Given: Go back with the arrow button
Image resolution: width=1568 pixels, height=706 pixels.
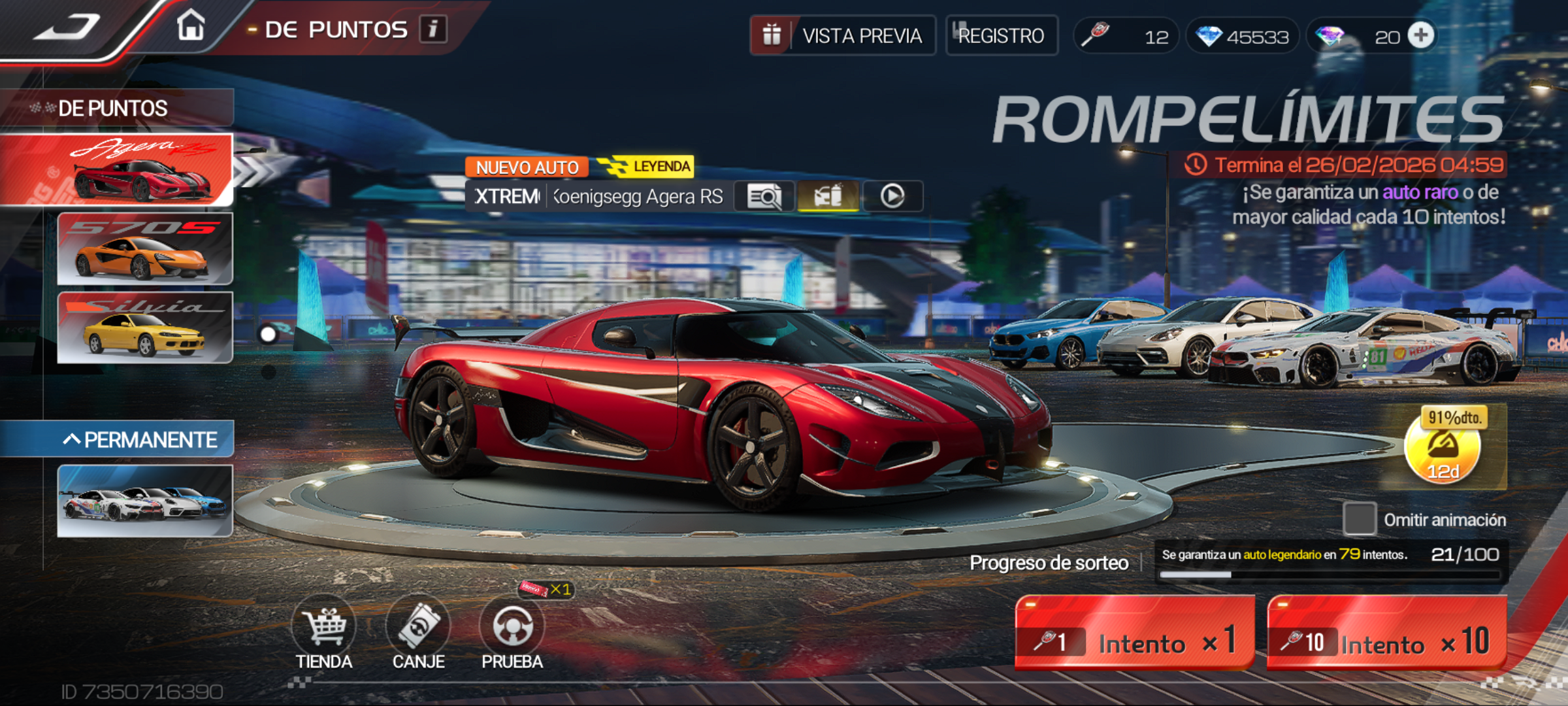Looking at the screenshot, I should click(67, 27).
